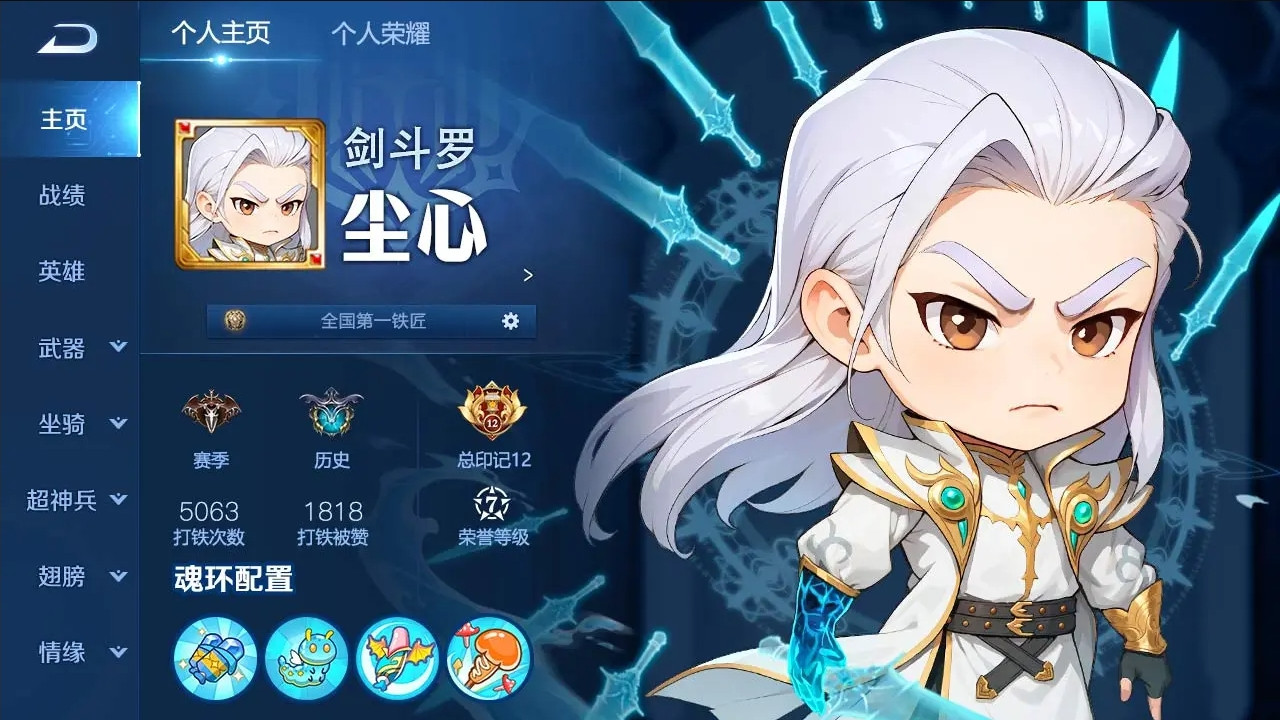View the 历史 history badge
The image size is (1280, 720).
[x=332, y=415]
